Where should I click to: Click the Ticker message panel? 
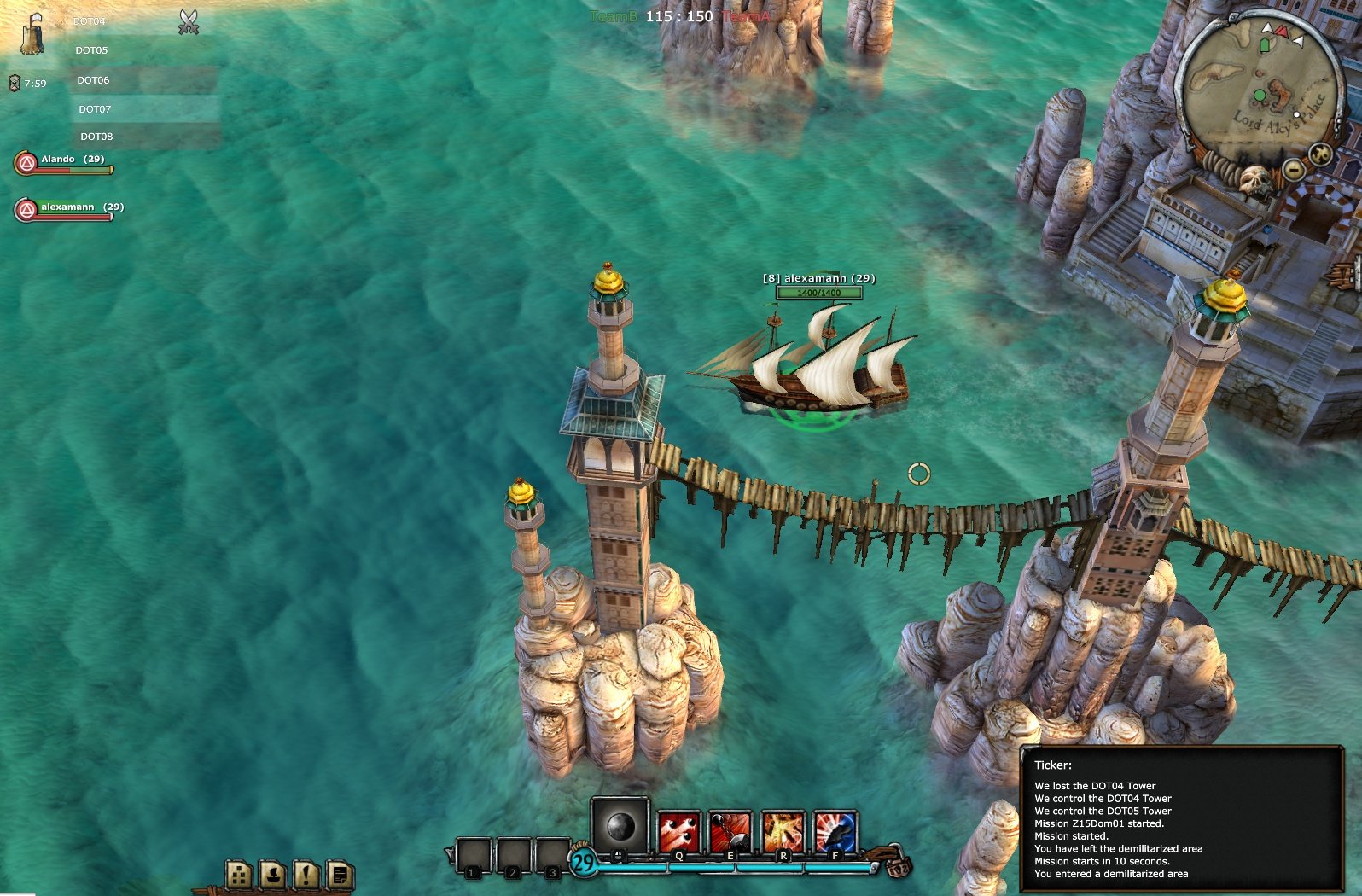point(1182,819)
